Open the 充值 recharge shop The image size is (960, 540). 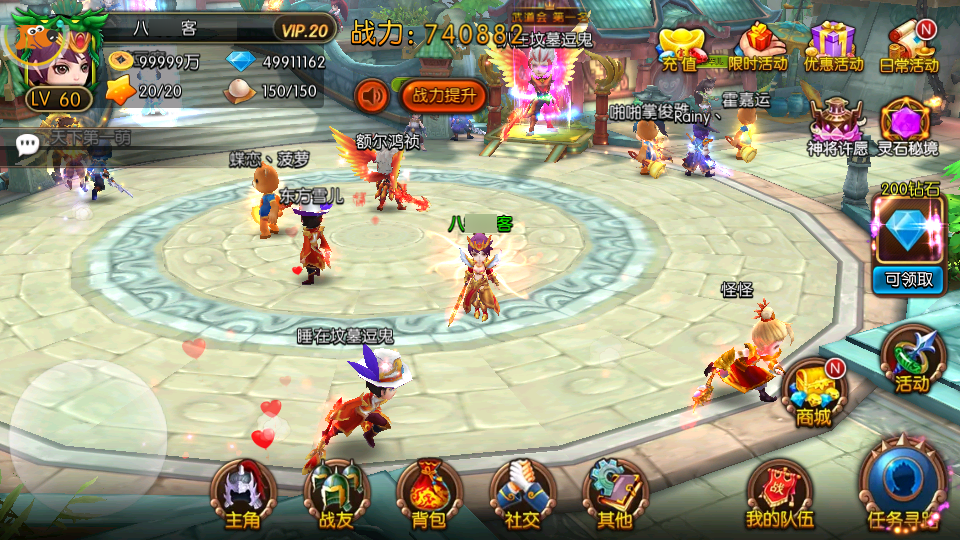(x=680, y=48)
